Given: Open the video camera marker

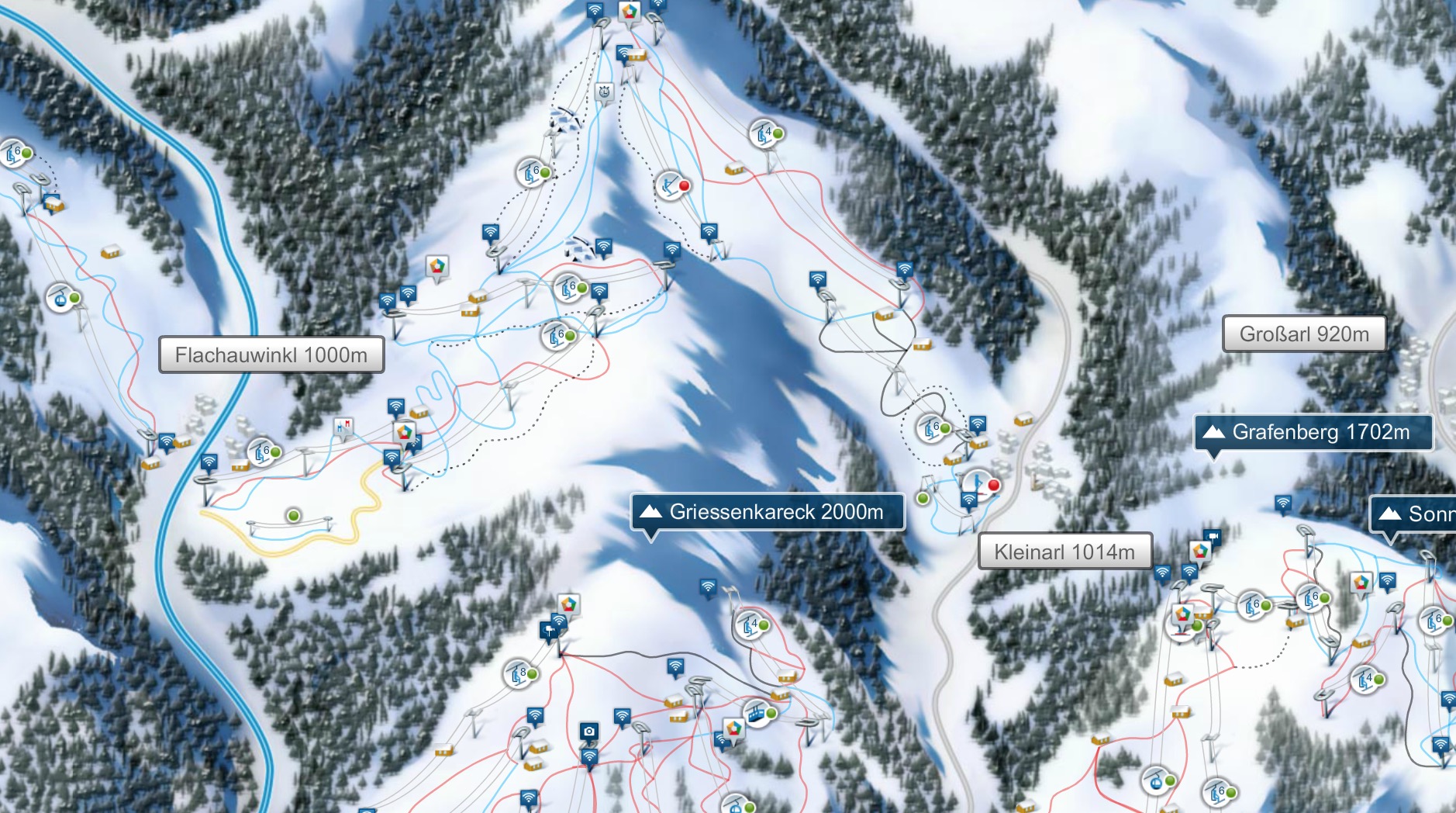Looking at the screenshot, I should 1212,536.
